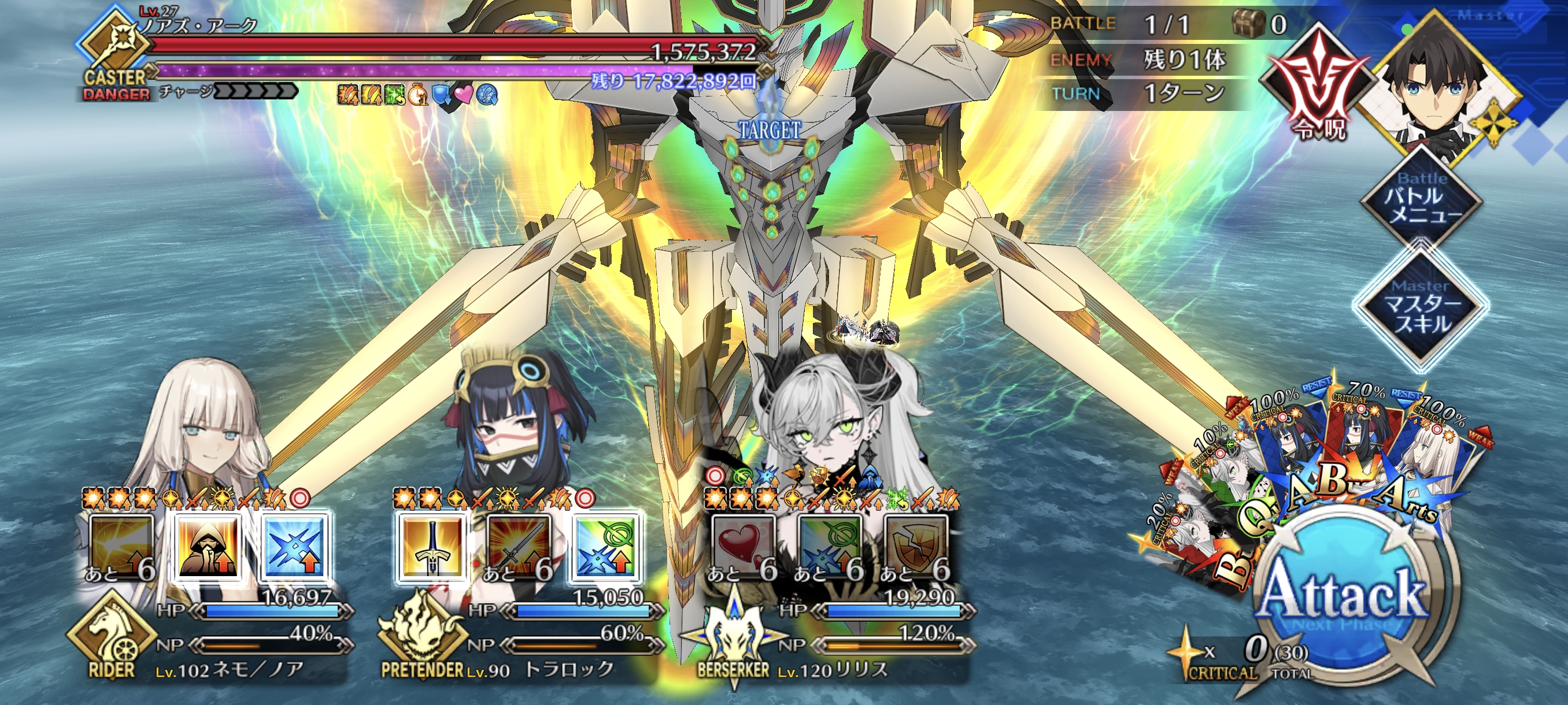
Task: Open the Master Skill panel
Action: tap(1421, 307)
